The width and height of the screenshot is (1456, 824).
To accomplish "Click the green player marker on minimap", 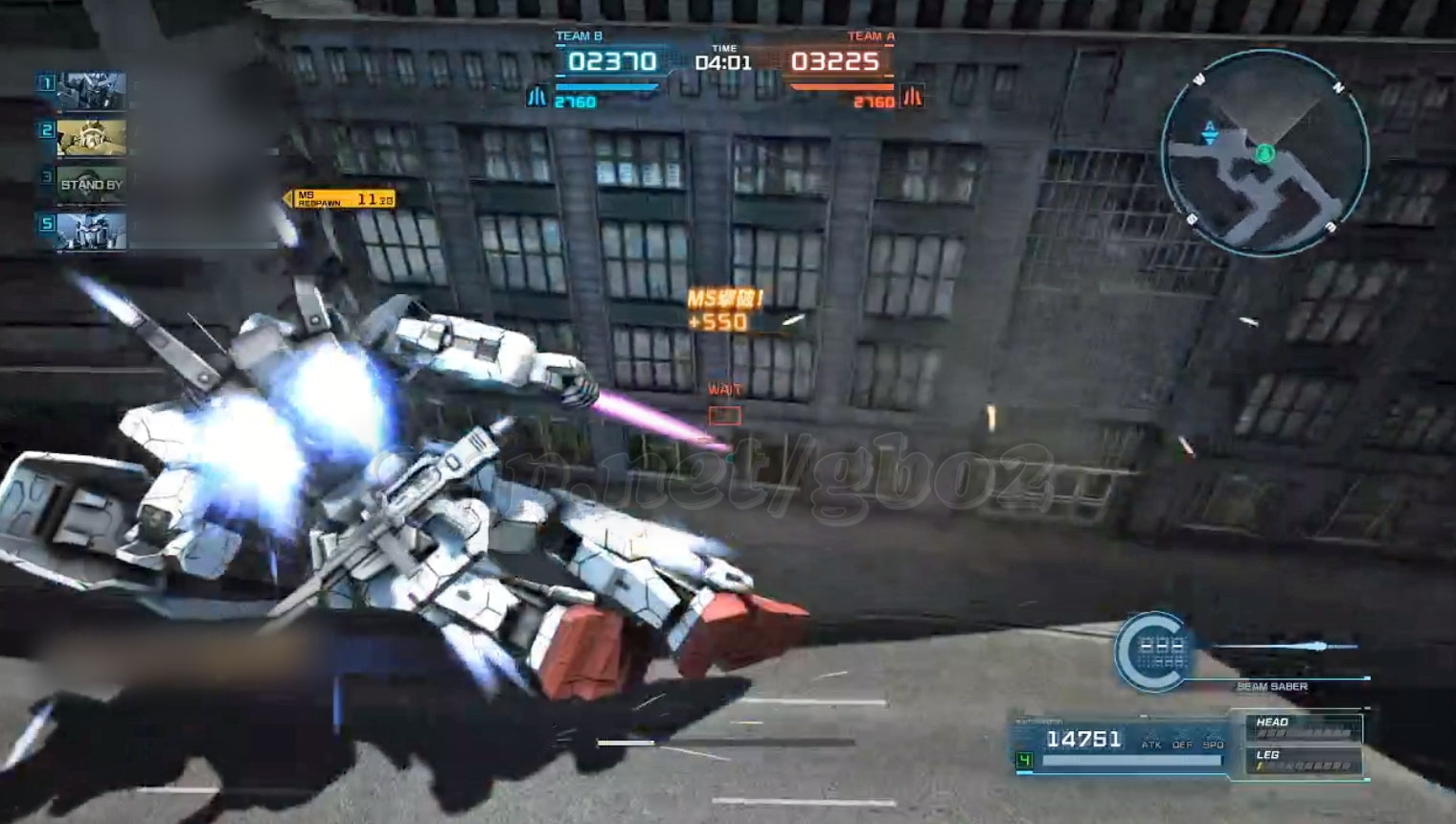I will (1265, 153).
